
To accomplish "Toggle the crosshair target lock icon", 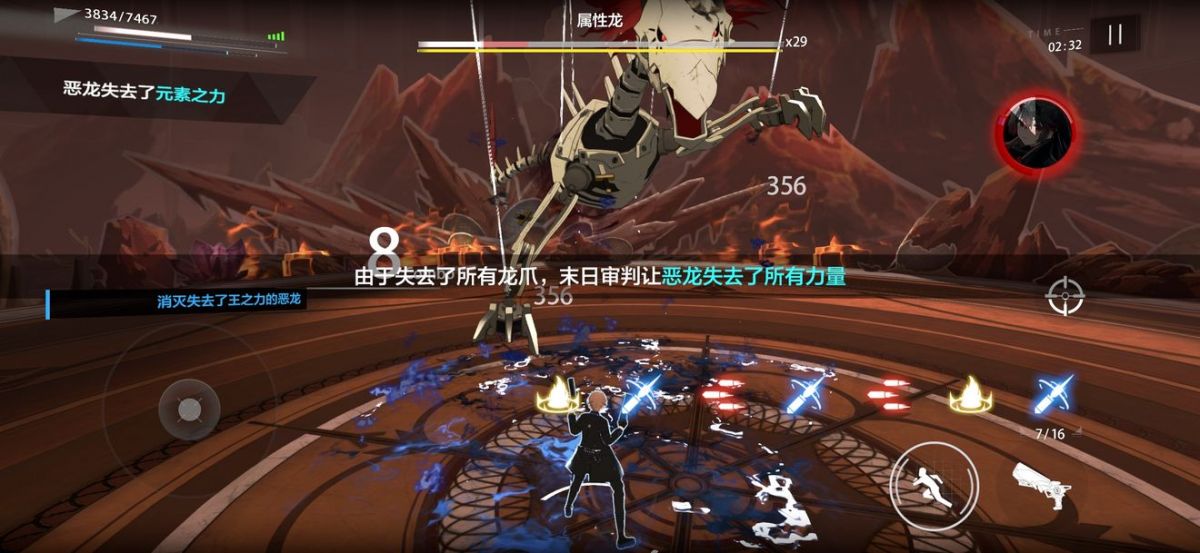I will click(1064, 296).
